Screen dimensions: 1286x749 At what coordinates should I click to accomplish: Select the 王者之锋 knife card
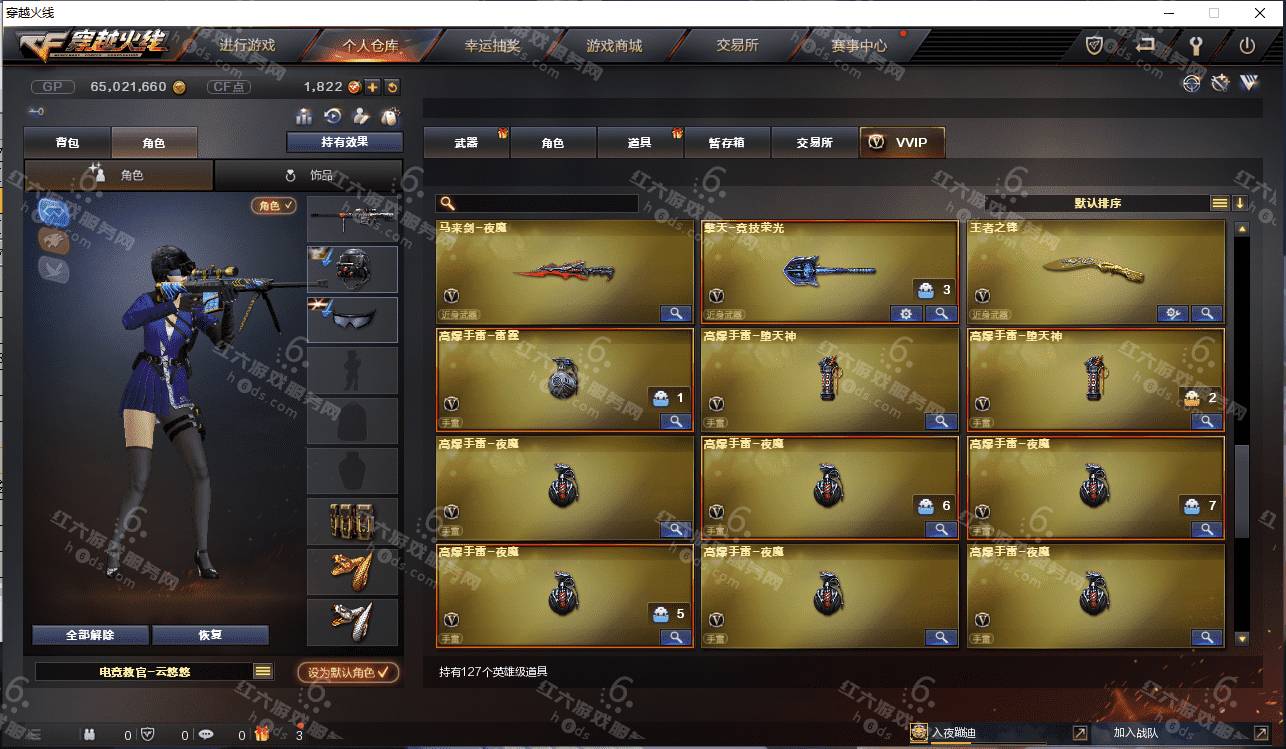click(x=1095, y=271)
